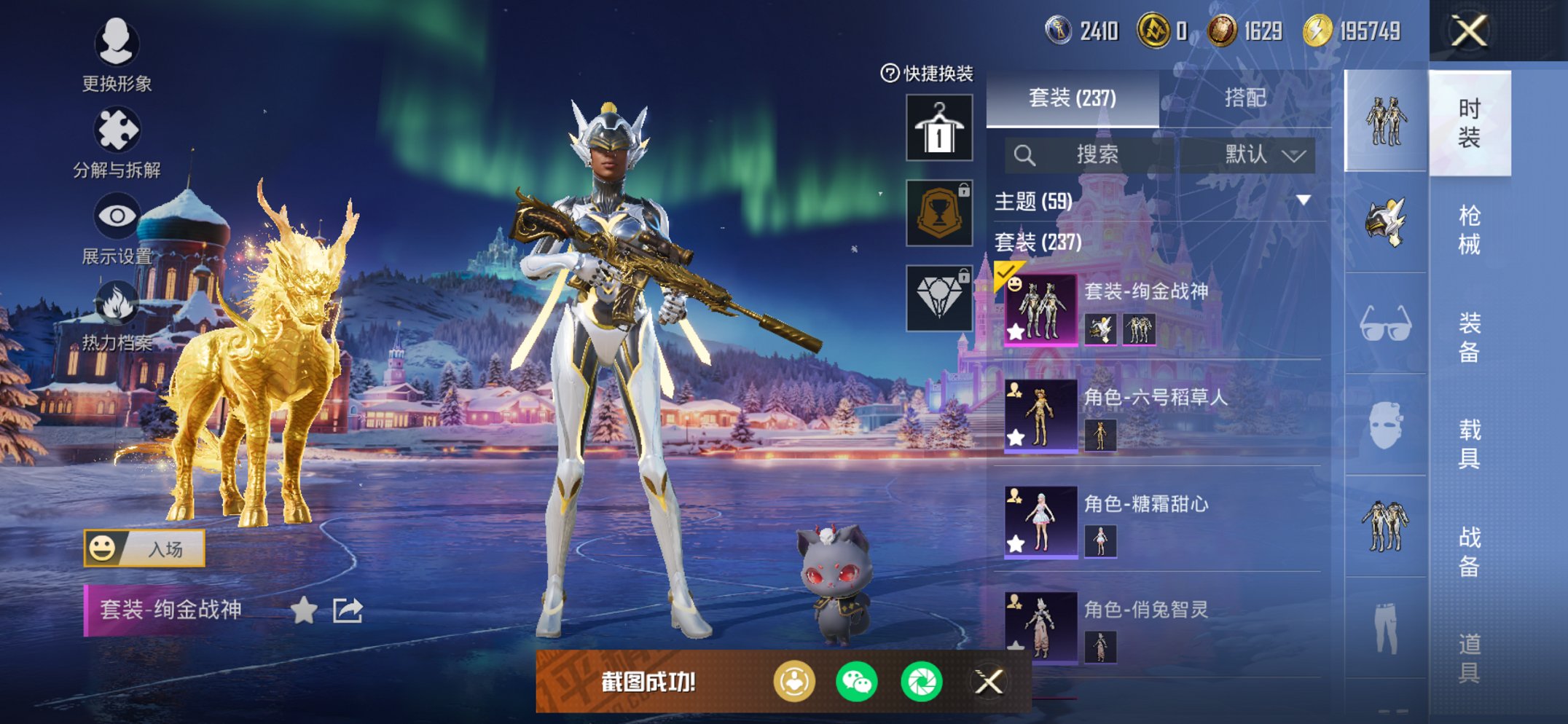Select the 套装 (237) tab
Image resolution: width=1568 pixels, height=724 pixels.
[x=1072, y=98]
